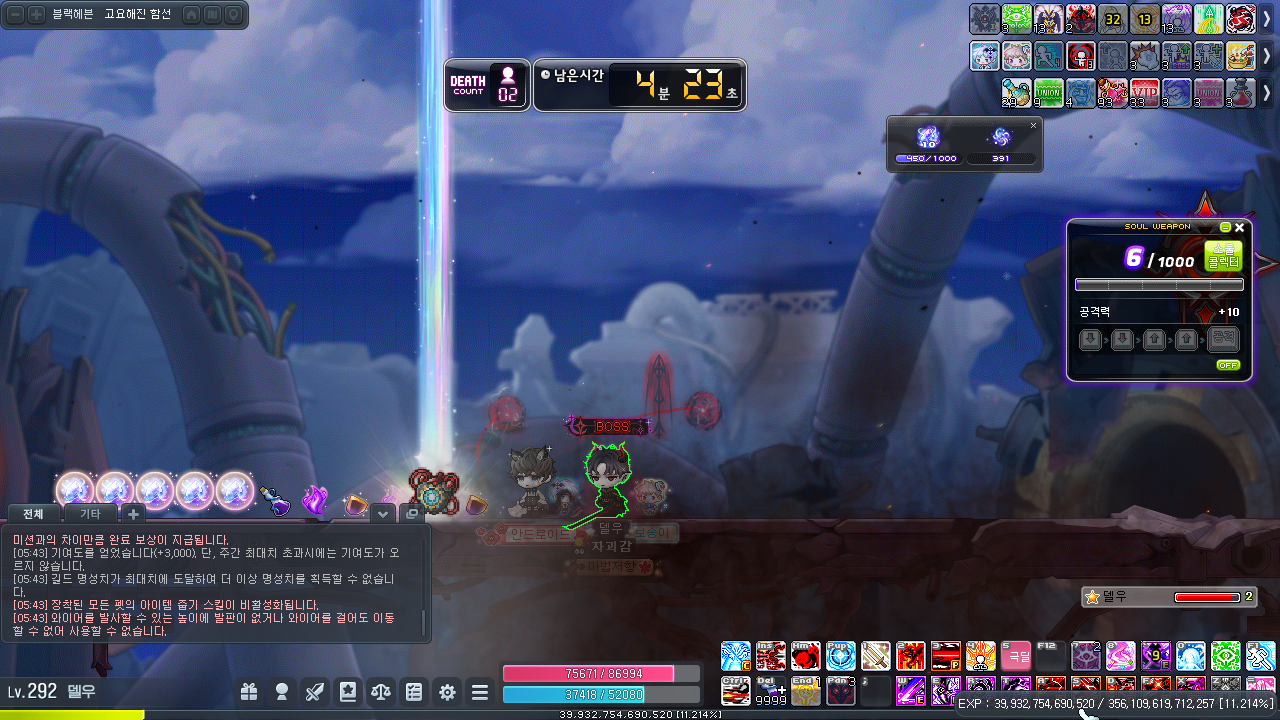Switch to the 기타 chat tab
This screenshot has height=720, width=1280.
click(x=90, y=514)
